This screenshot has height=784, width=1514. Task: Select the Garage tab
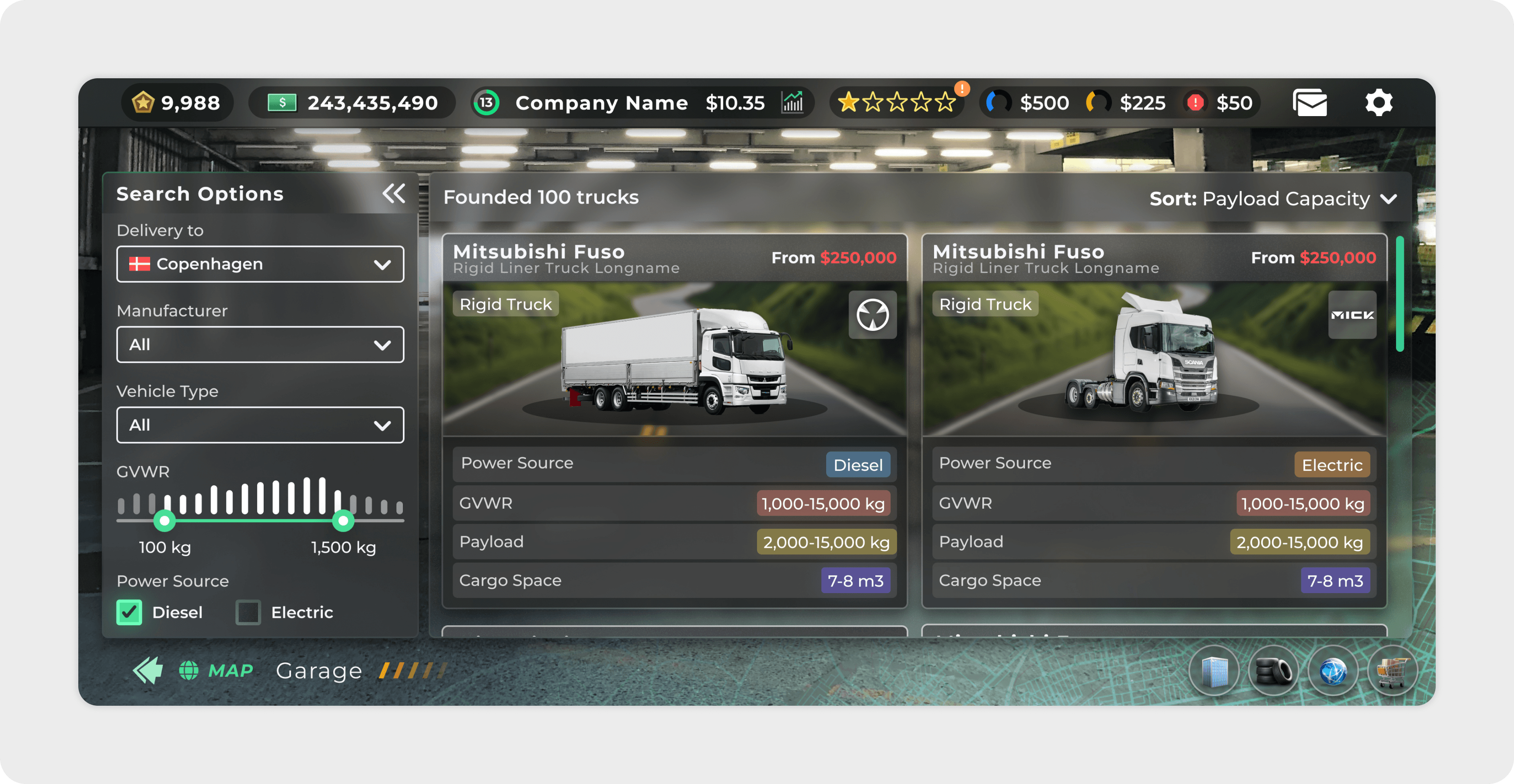pyautogui.click(x=319, y=670)
